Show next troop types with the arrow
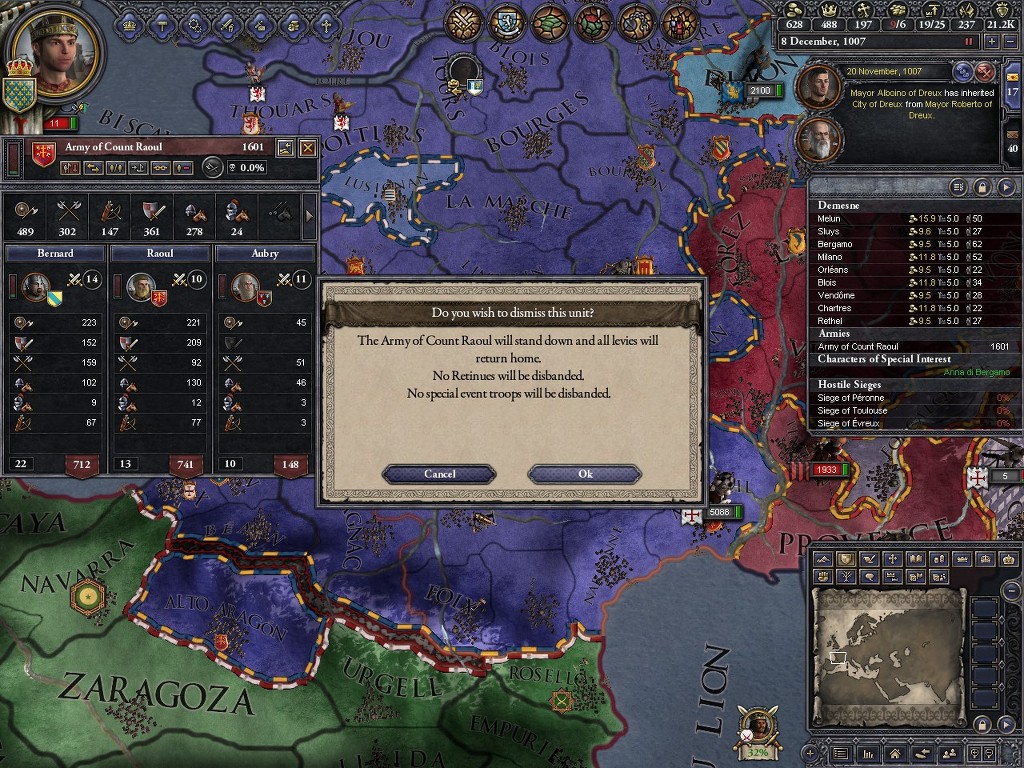This screenshot has width=1024, height=768. [x=308, y=214]
